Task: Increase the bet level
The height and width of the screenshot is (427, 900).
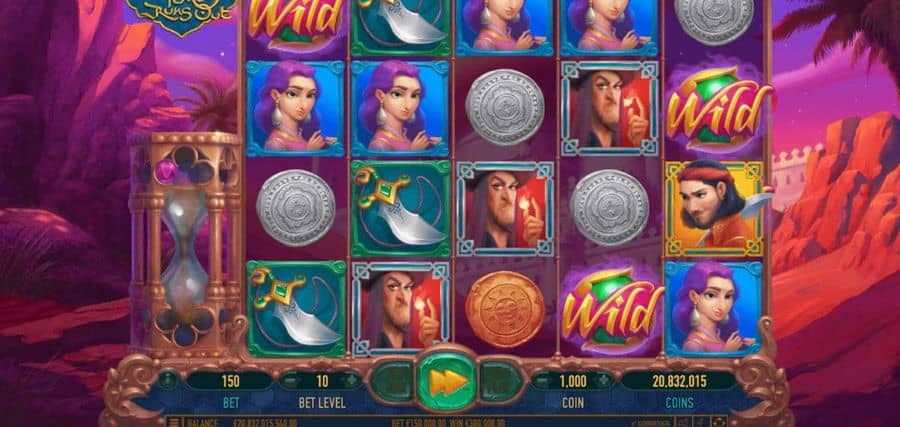Action: (x=351, y=380)
